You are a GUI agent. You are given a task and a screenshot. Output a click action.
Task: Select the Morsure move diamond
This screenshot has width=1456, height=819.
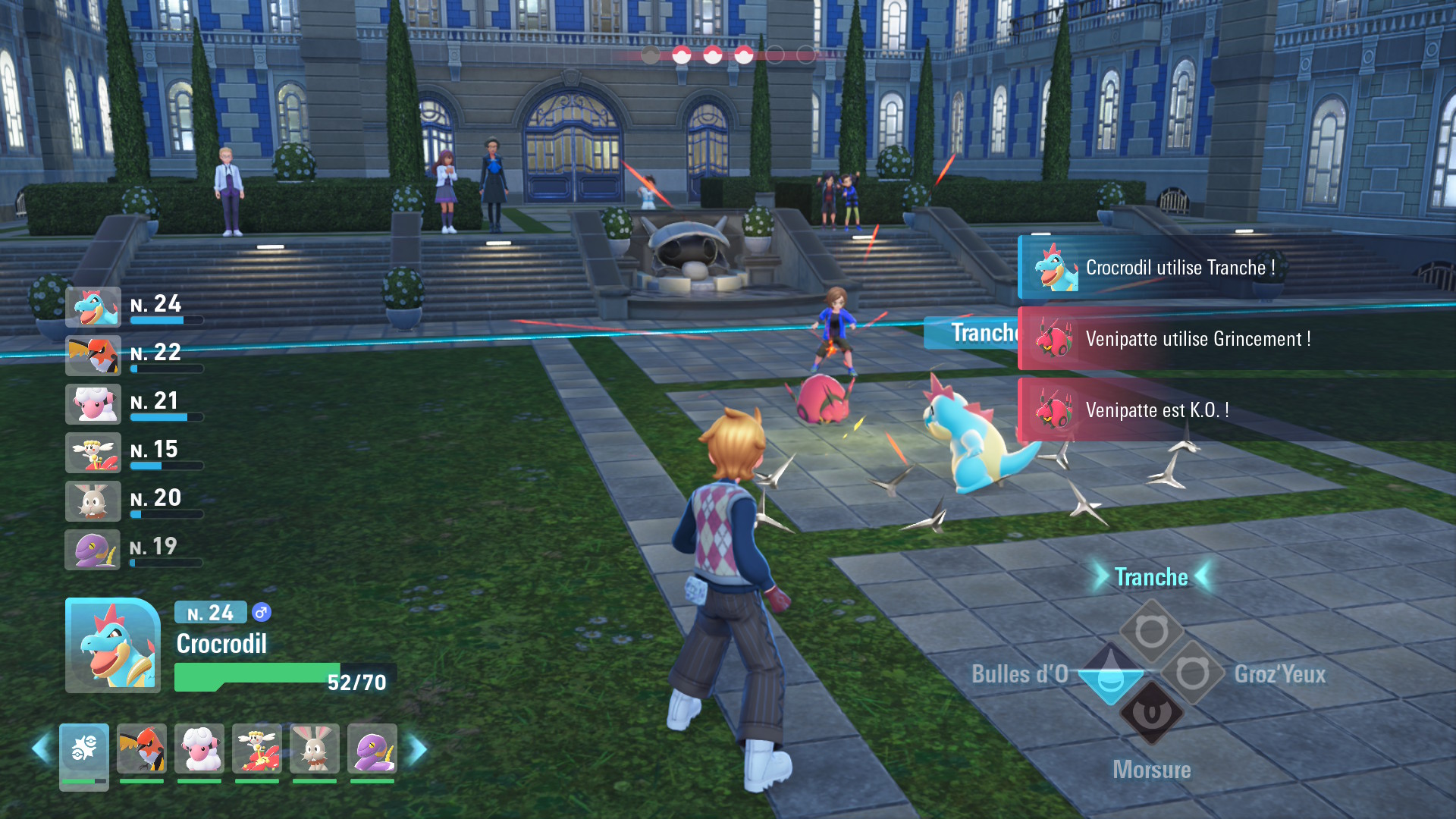coord(1151,714)
